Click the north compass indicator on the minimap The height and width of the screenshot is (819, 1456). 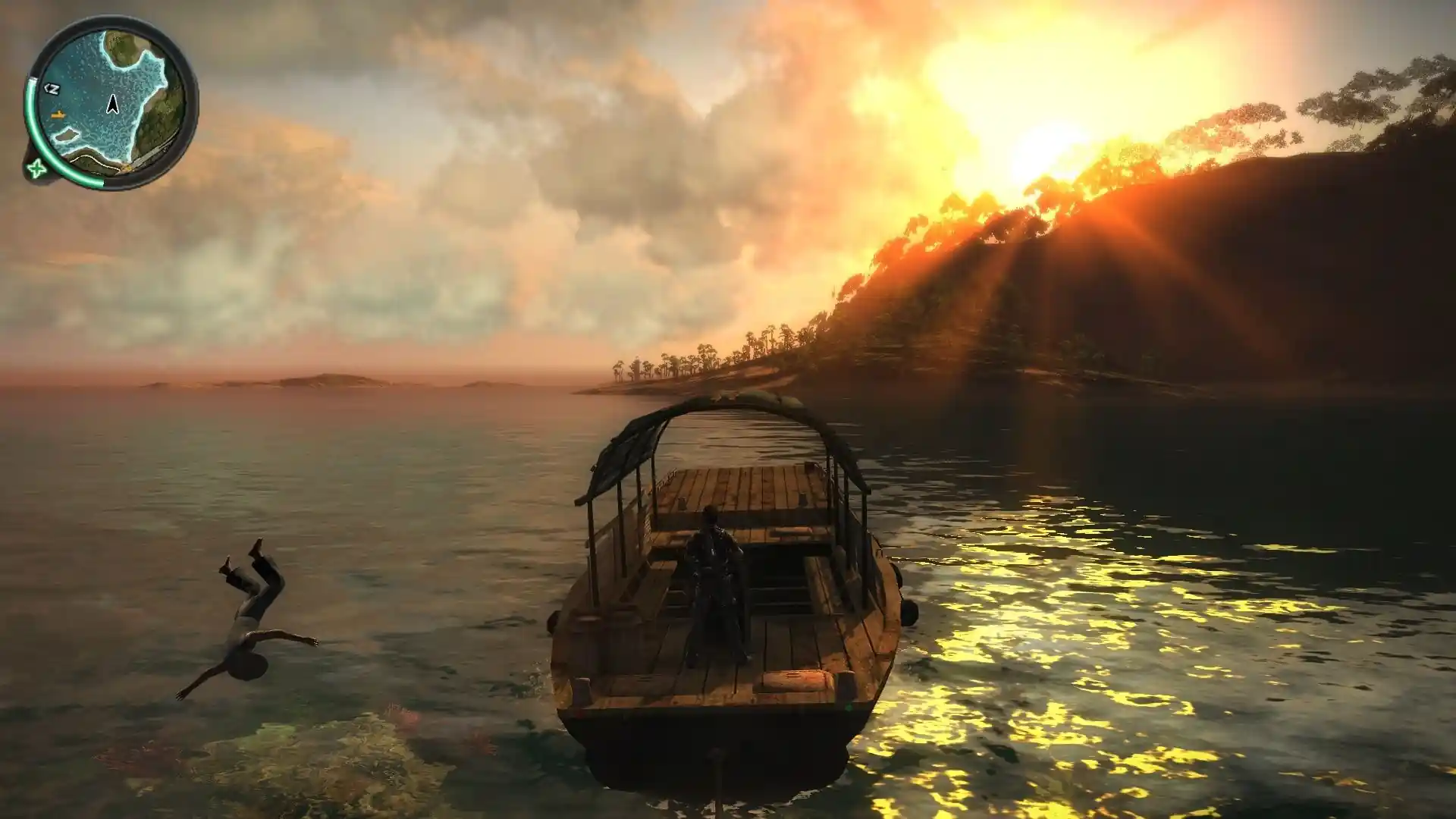coord(52,89)
